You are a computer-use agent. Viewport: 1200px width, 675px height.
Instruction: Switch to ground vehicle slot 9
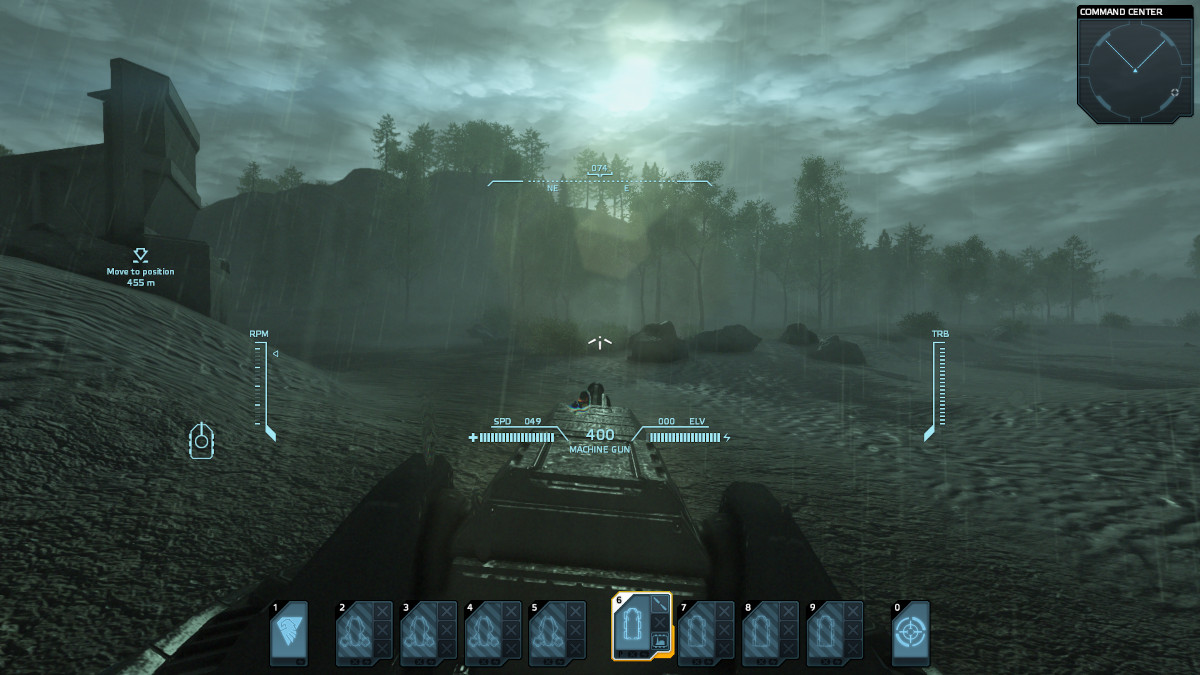[x=825, y=633]
